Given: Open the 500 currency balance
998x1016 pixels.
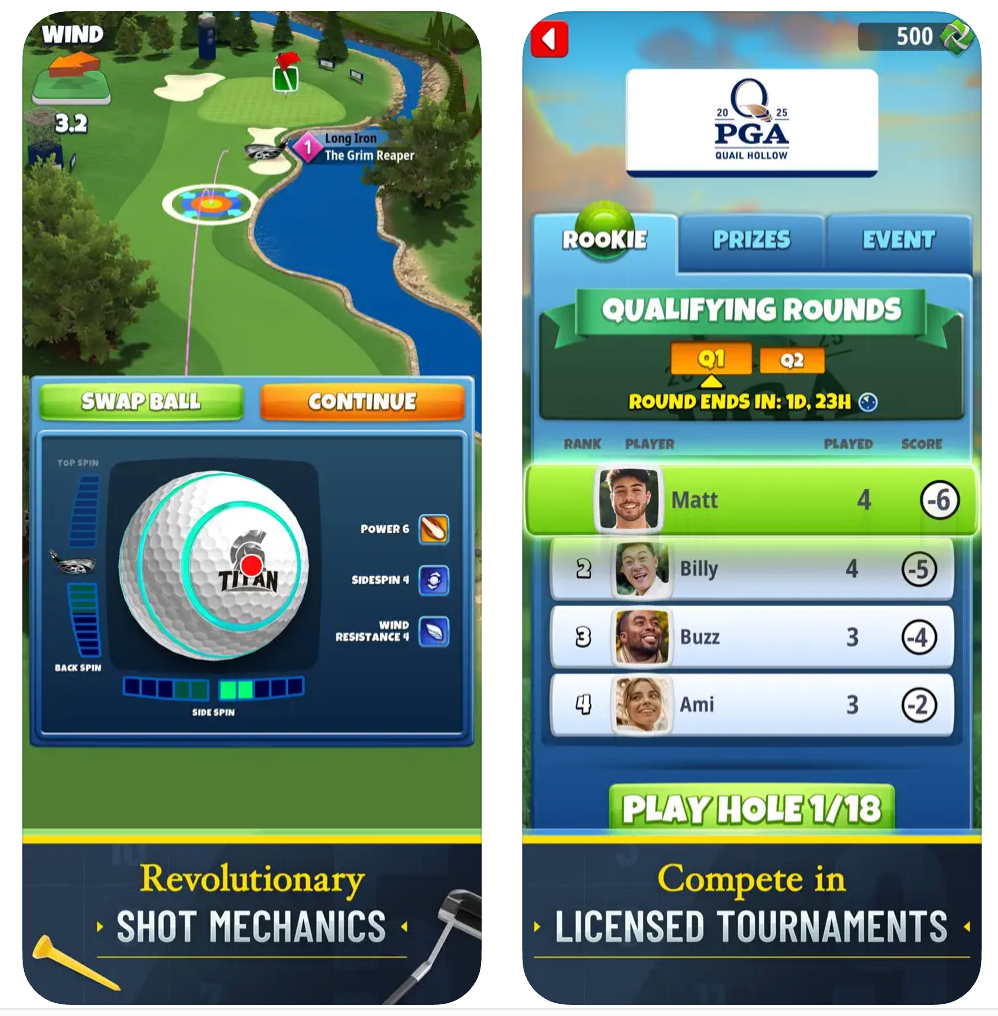Looking at the screenshot, I should pyautogui.click(x=915, y=37).
